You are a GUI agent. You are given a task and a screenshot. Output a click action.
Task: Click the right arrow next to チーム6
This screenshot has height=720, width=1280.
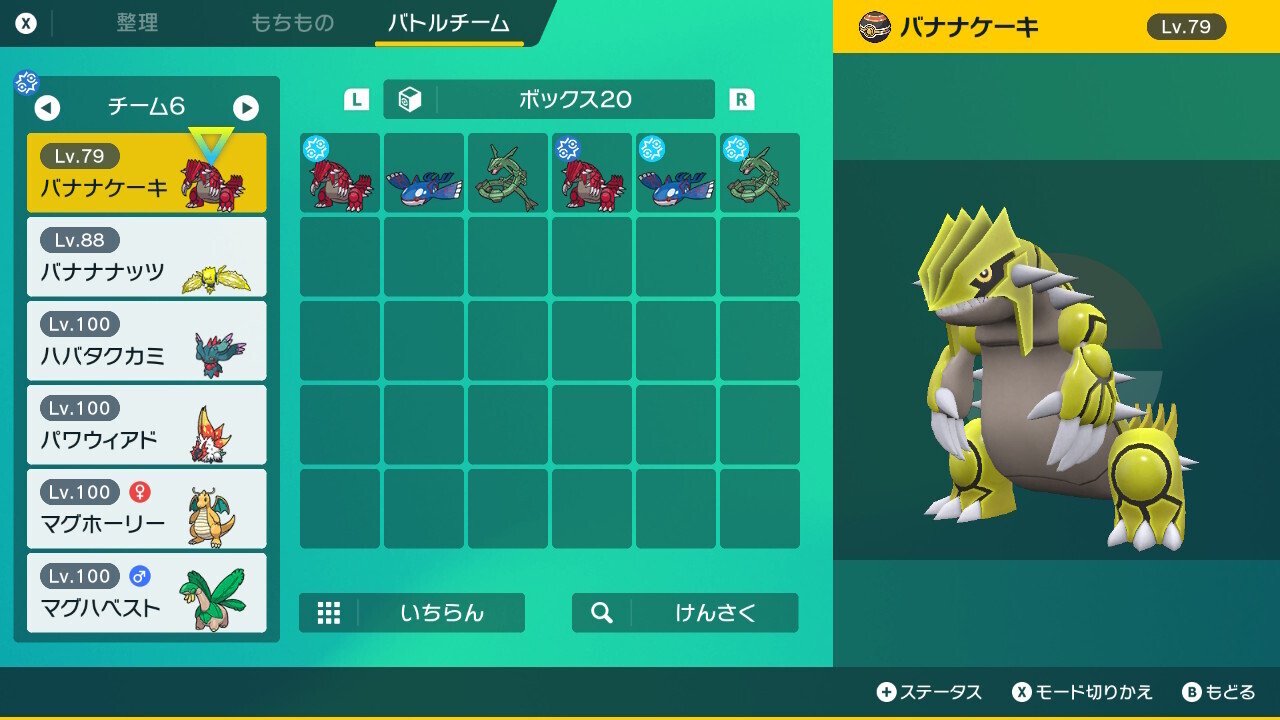point(246,108)
